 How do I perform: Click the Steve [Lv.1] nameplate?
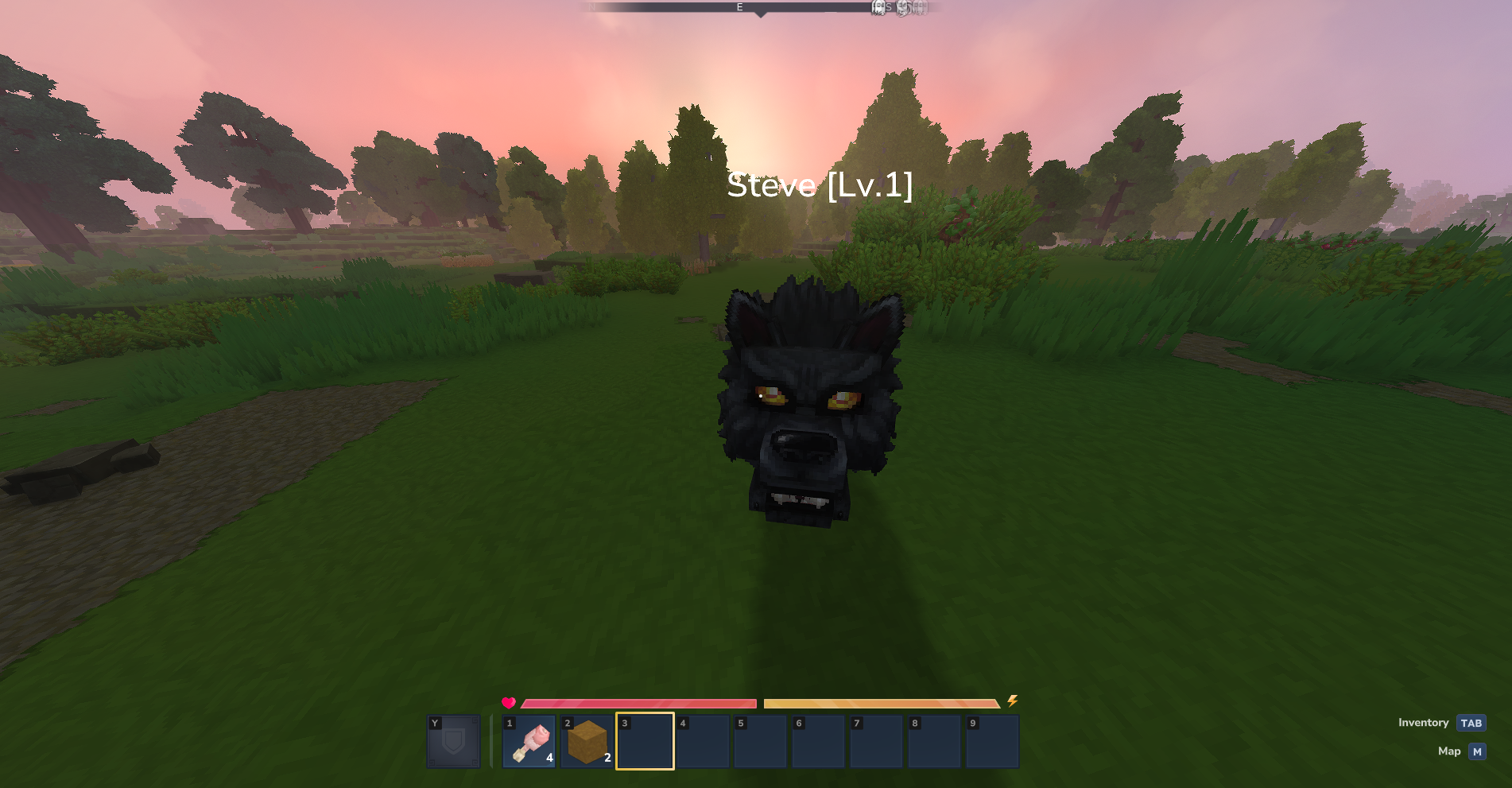819,187
